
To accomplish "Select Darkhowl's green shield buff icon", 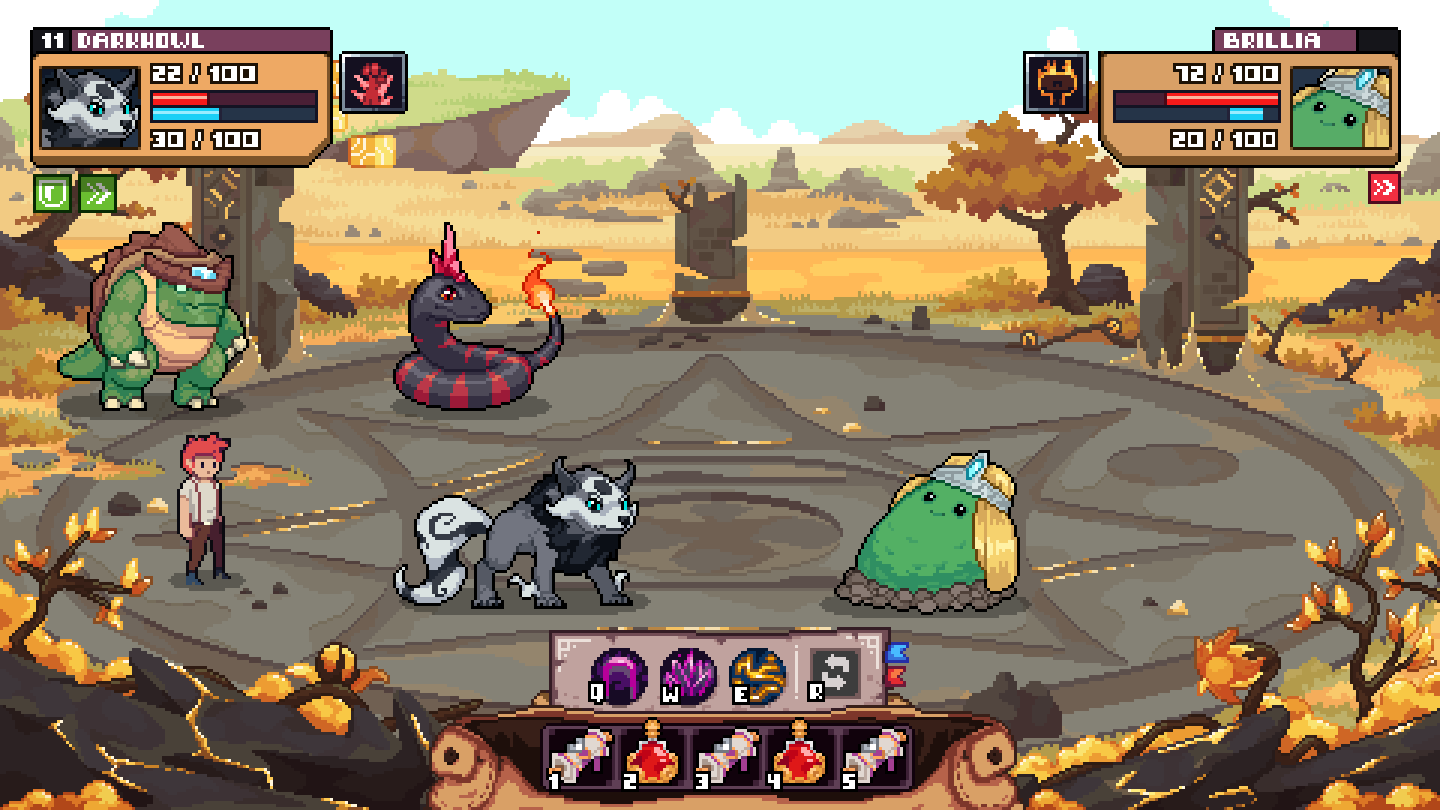I will pyautogui.click(x=54, y=191).
